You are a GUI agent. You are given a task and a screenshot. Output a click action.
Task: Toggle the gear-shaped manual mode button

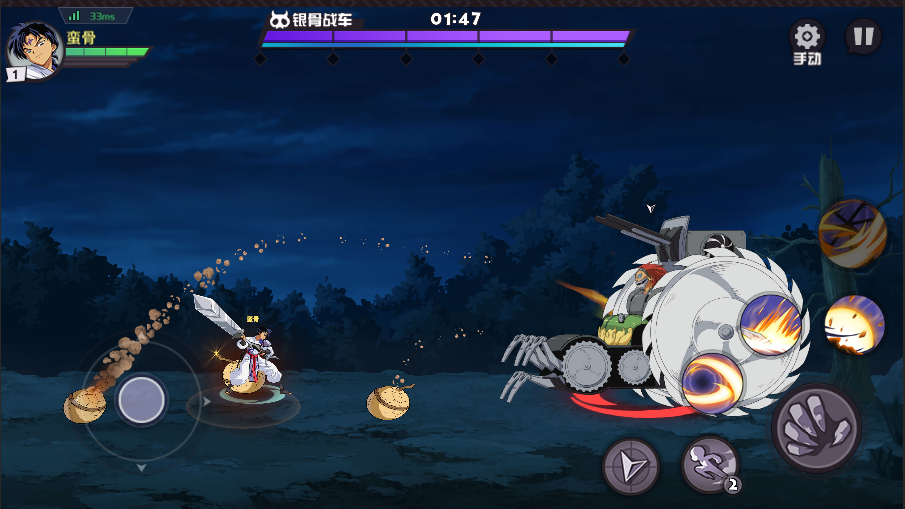click(807, 42)
